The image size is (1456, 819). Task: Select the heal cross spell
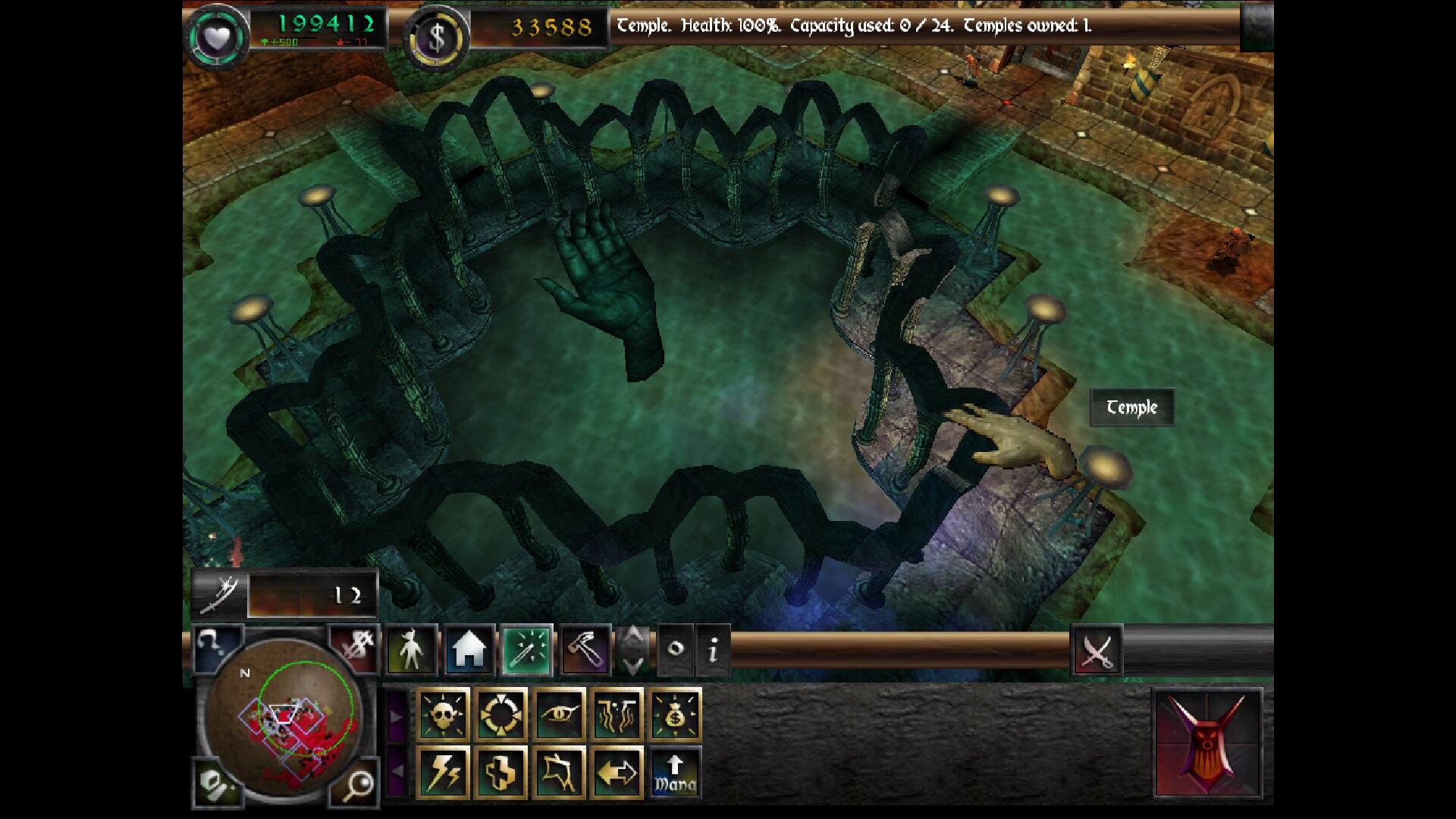click(x=501, y=772)
